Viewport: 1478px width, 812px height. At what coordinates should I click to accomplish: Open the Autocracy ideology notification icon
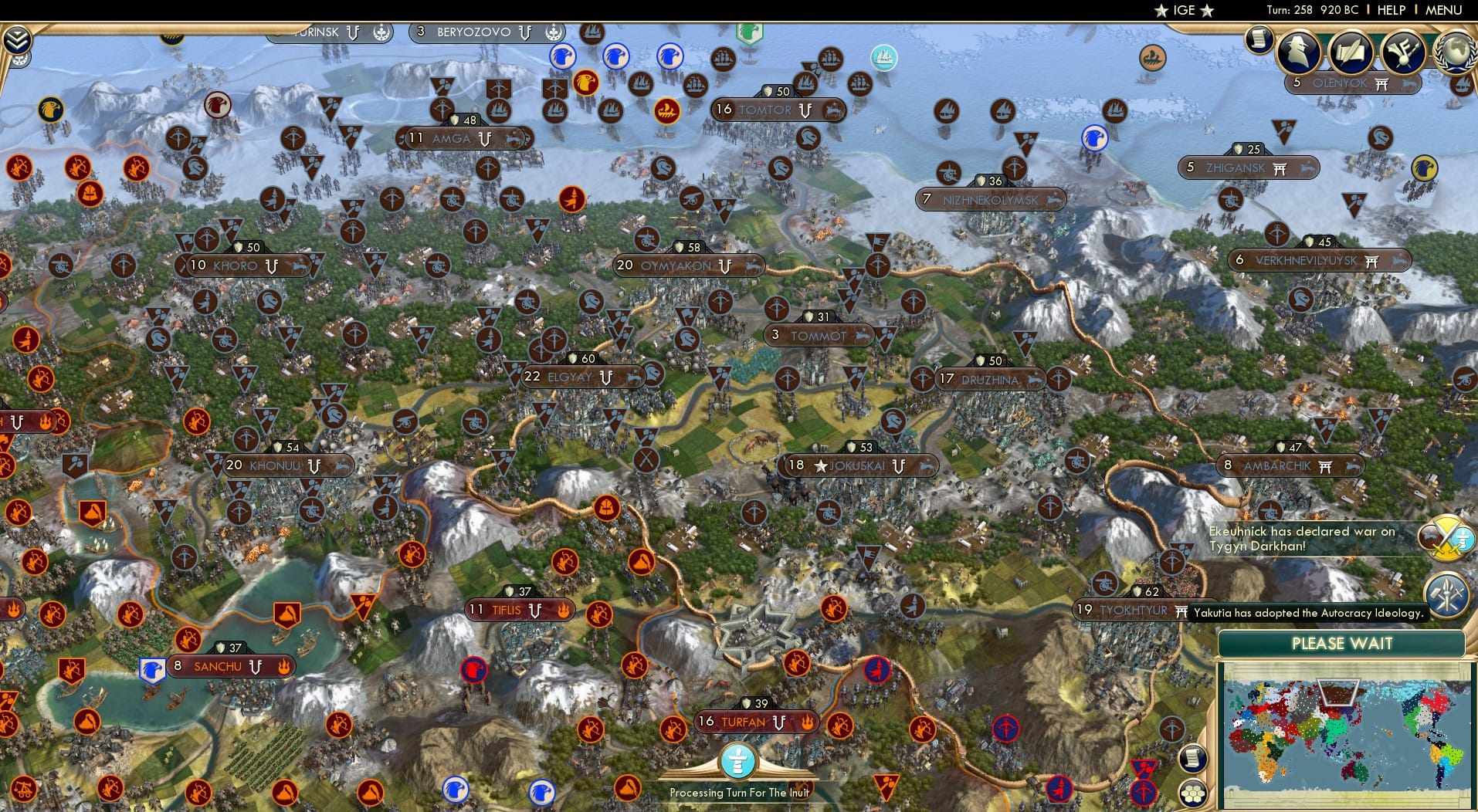(x=1448, y=593)
